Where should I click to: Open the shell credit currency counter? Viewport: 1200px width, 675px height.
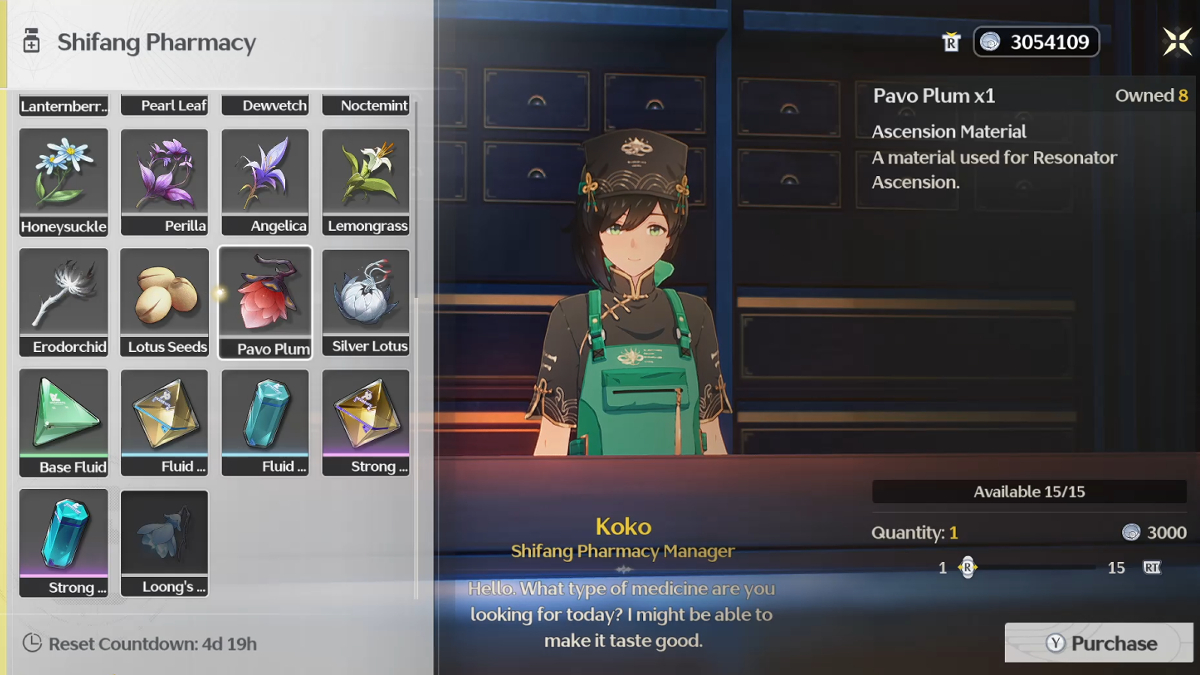click(1036, 42)
